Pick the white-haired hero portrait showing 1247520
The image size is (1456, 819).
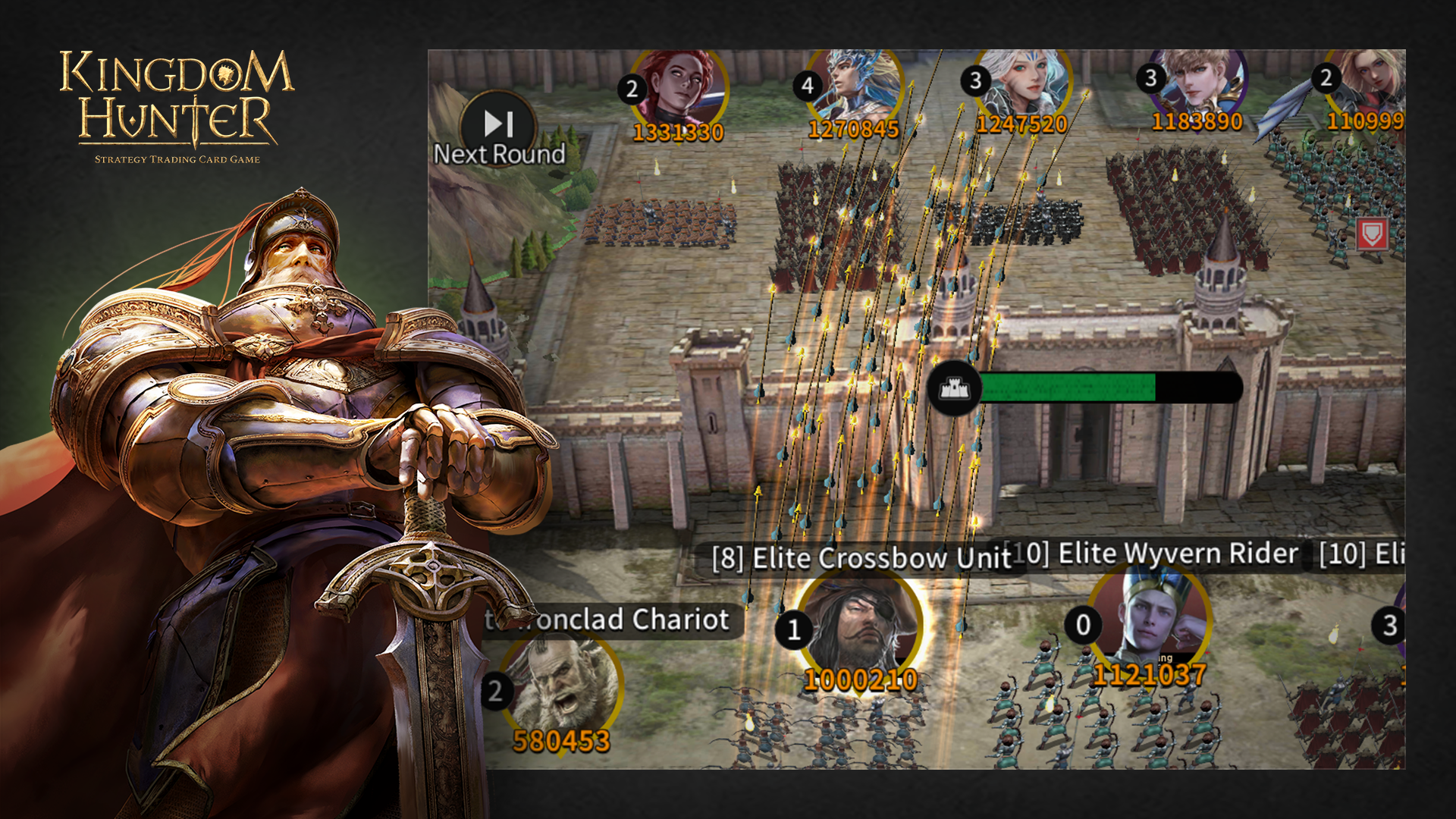[1024, 82]
